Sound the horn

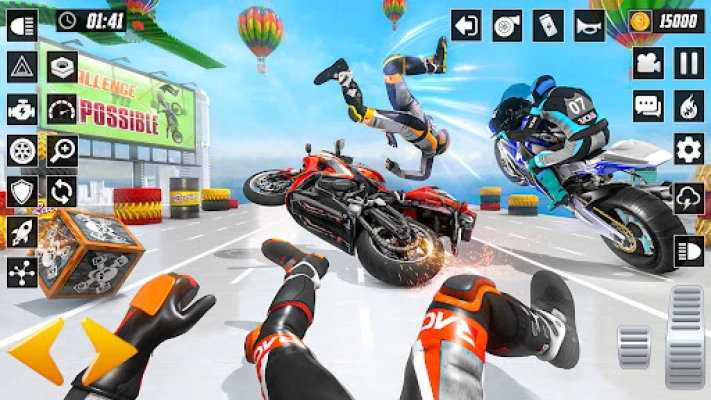point(589,25)
